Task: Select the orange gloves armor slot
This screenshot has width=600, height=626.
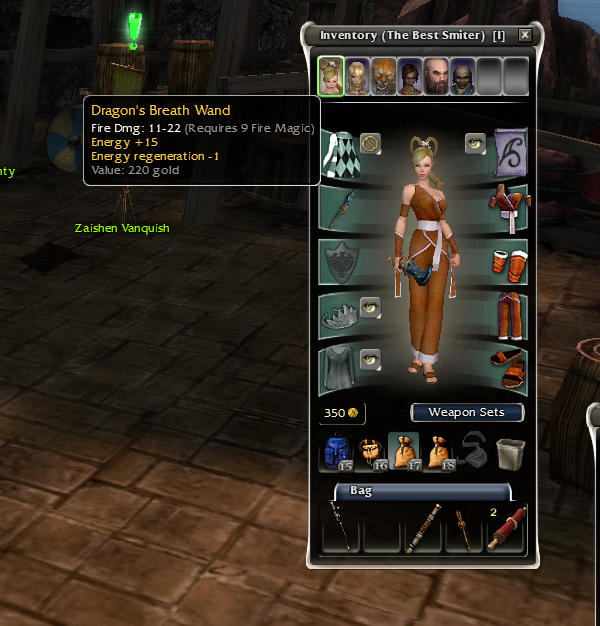Action: click(509, 262)
